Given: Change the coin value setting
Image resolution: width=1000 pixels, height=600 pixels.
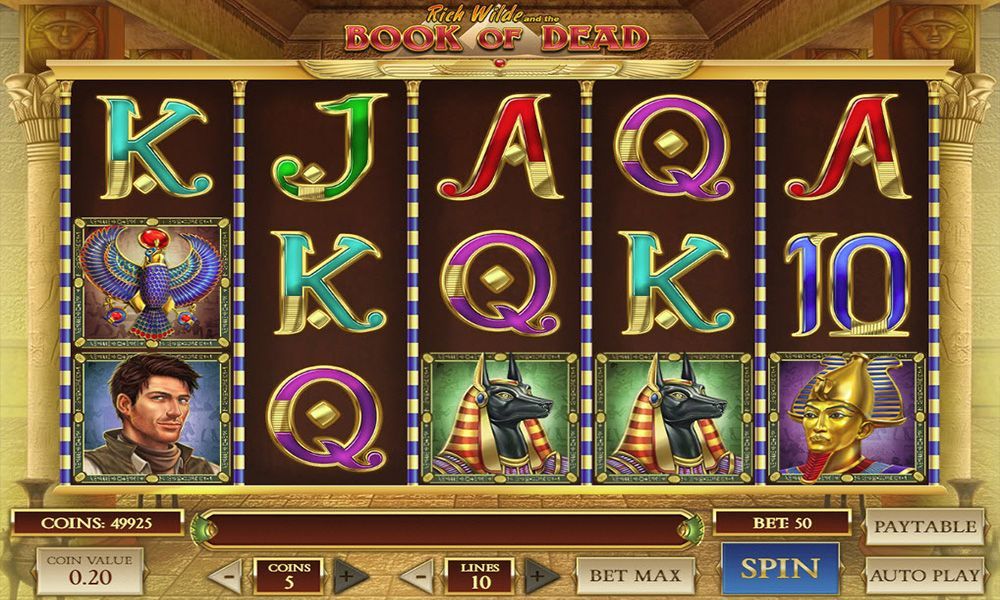Looking at the screenshot, I should (89, 570).
